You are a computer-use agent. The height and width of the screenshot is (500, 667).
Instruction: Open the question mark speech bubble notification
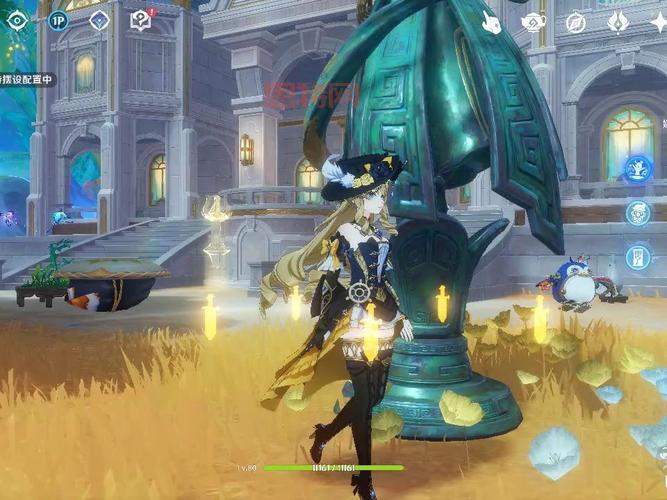(141, 20)
